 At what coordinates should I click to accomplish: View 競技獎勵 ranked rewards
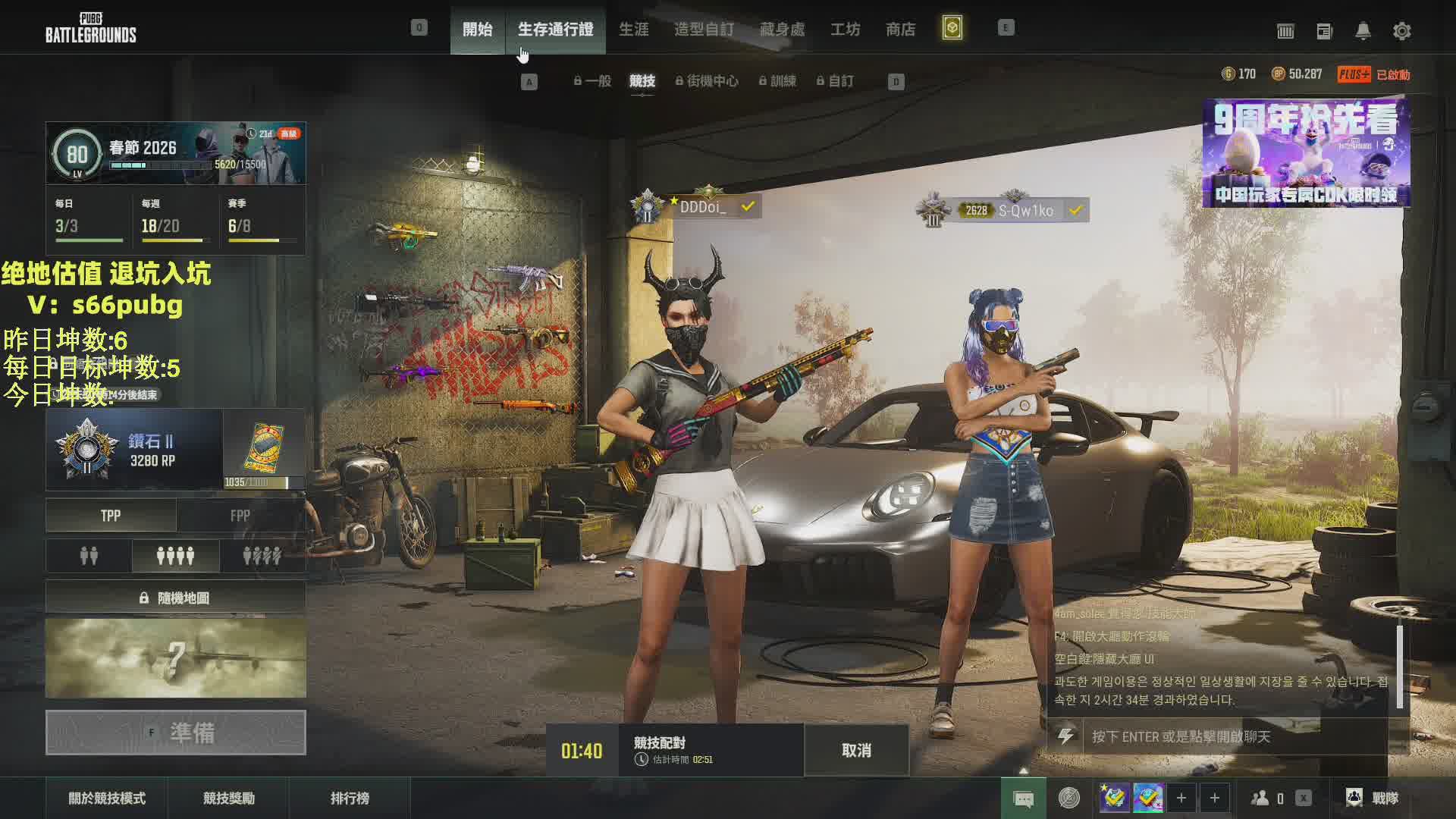coord(228,799)
